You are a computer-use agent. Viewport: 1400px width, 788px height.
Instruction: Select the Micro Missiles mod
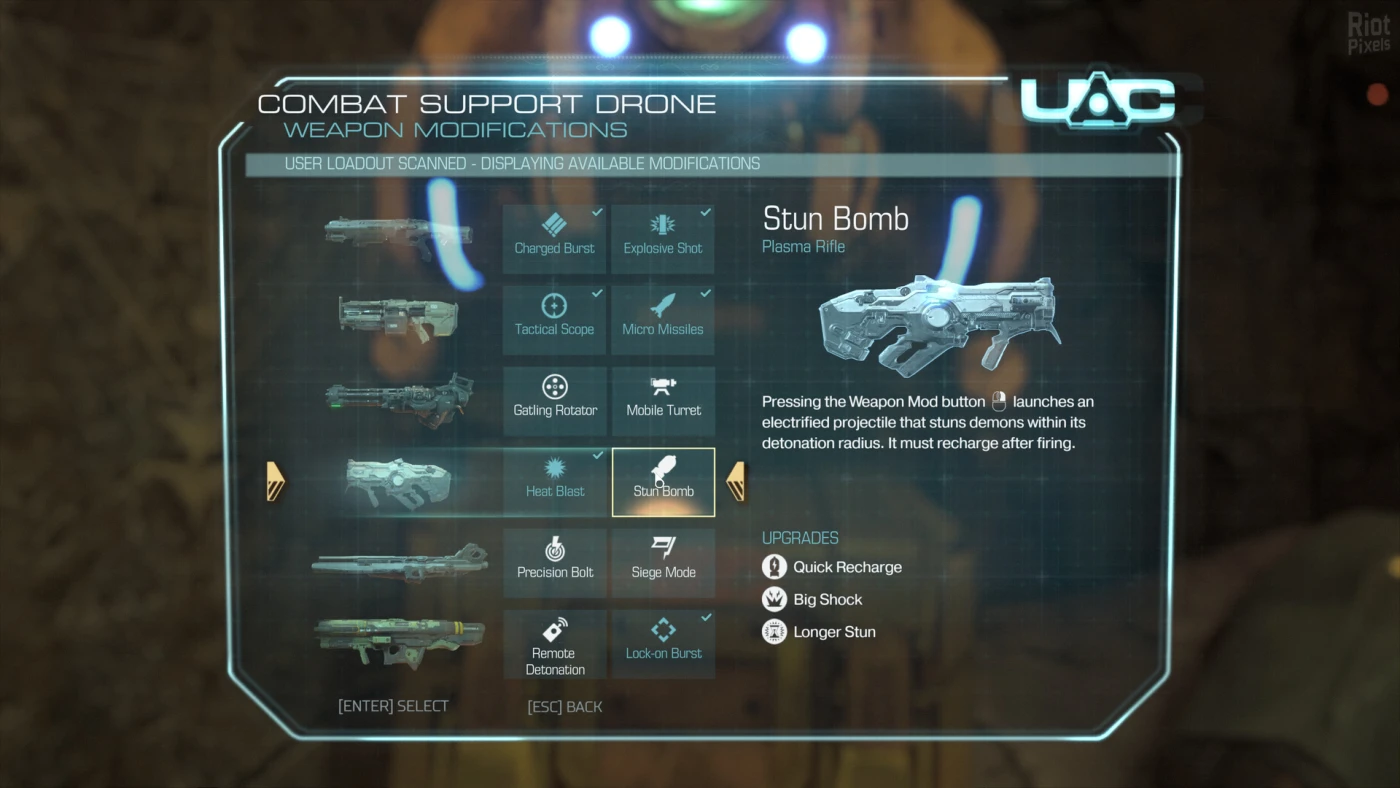click(x=663, y=320)
